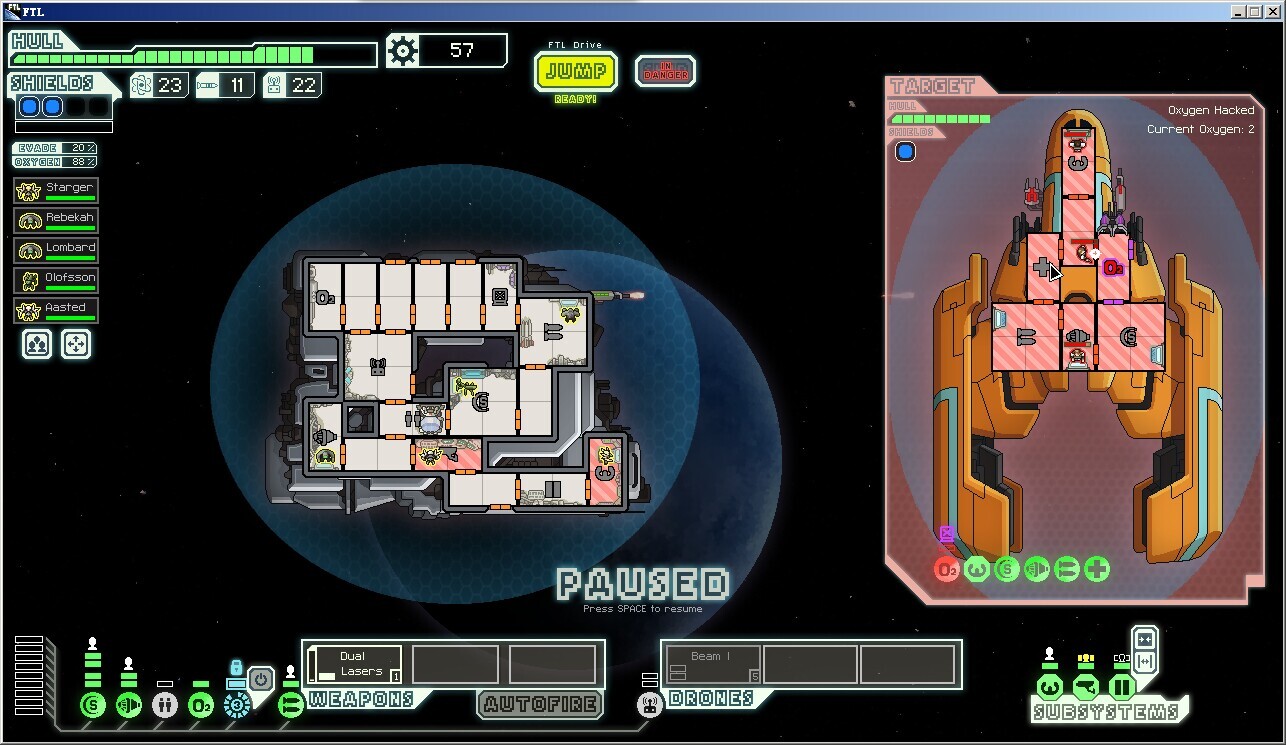Image resolution: width=1286 pixels, height=745 pixels.
Task: Close the FTL game window
Action: 1272,12
